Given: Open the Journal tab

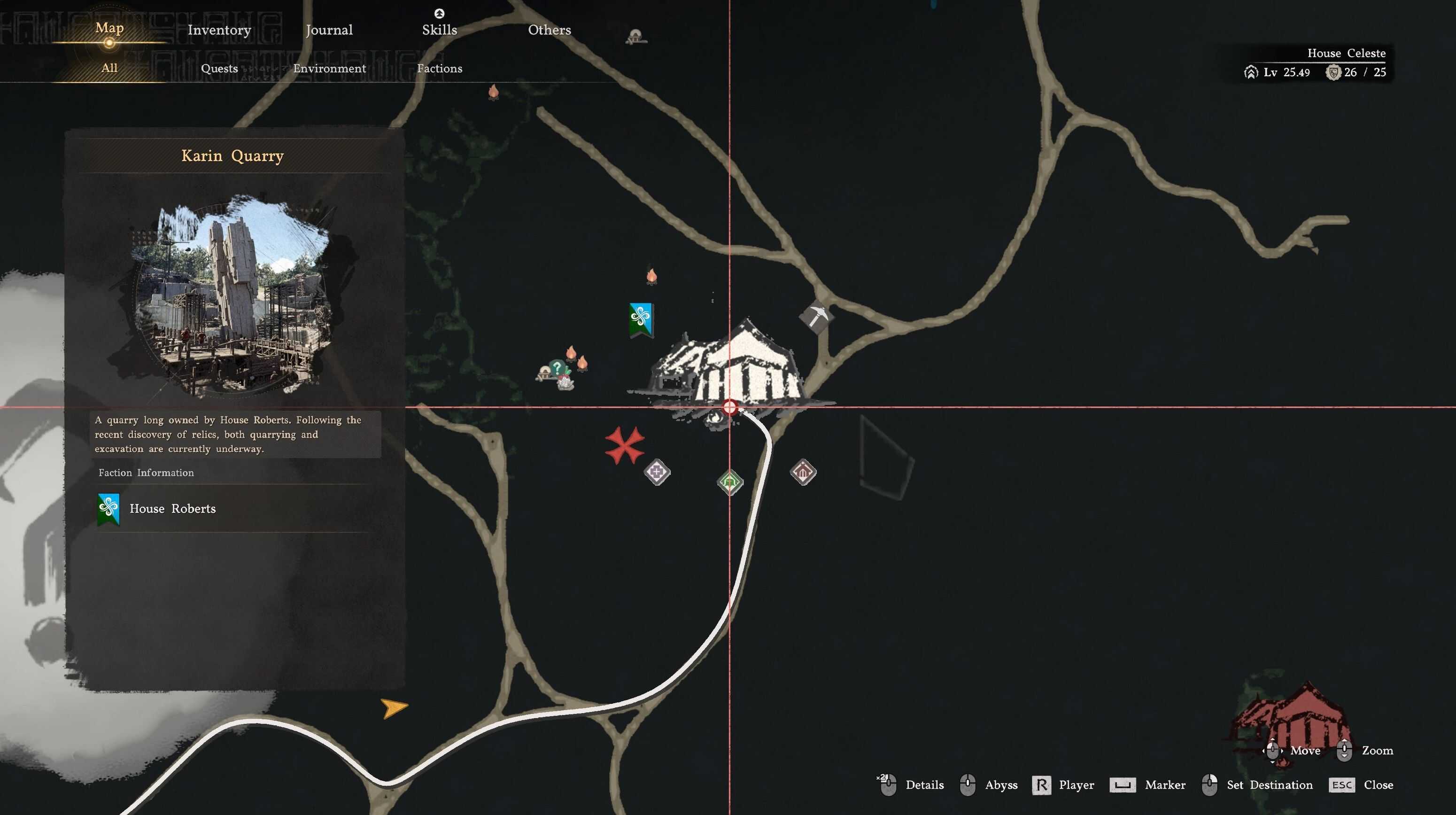Looking at the screenshot, I should pyautogui.click(x=329, y=30).
